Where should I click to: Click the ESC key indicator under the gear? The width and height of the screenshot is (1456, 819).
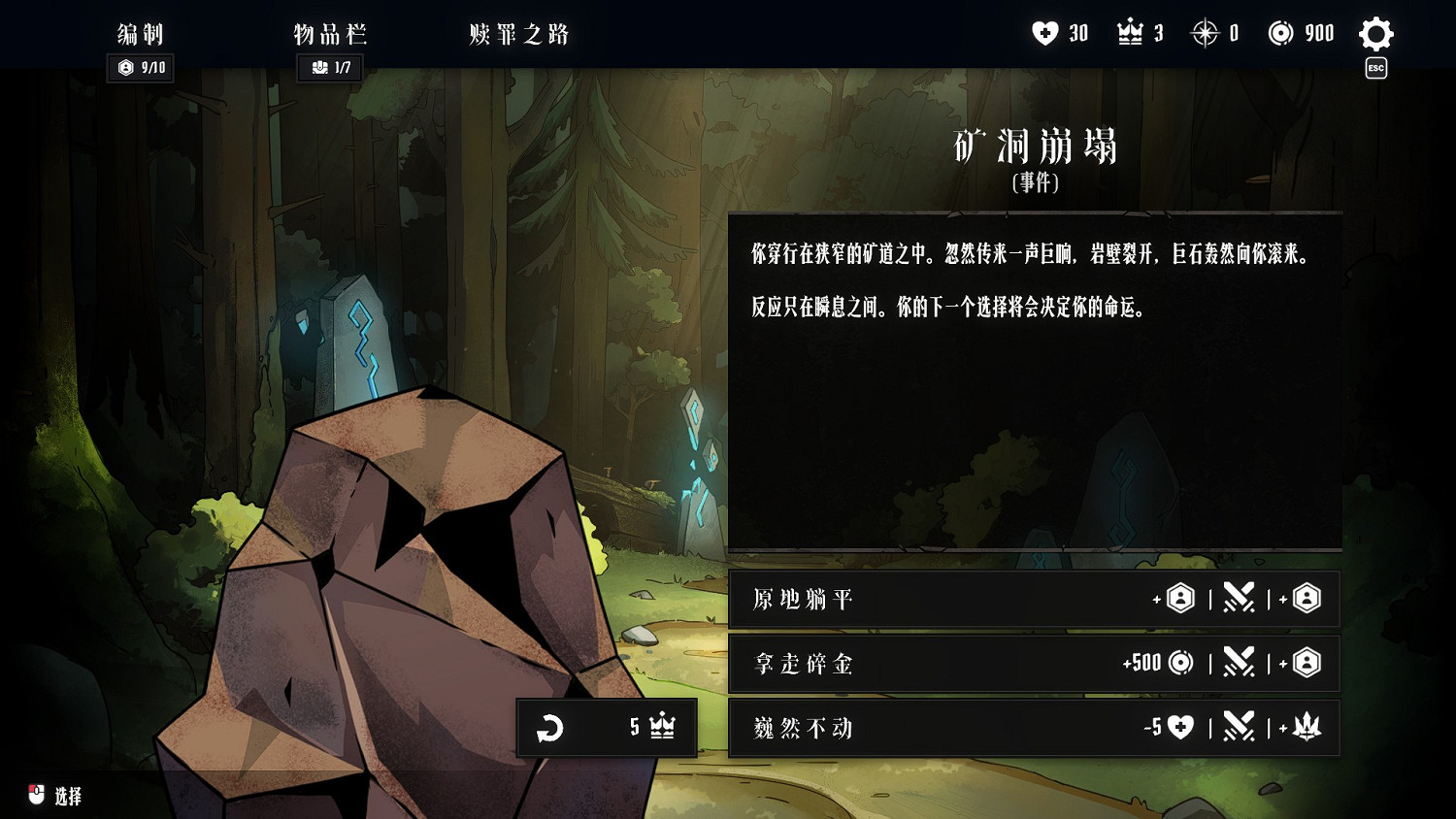pos(1375,68)
